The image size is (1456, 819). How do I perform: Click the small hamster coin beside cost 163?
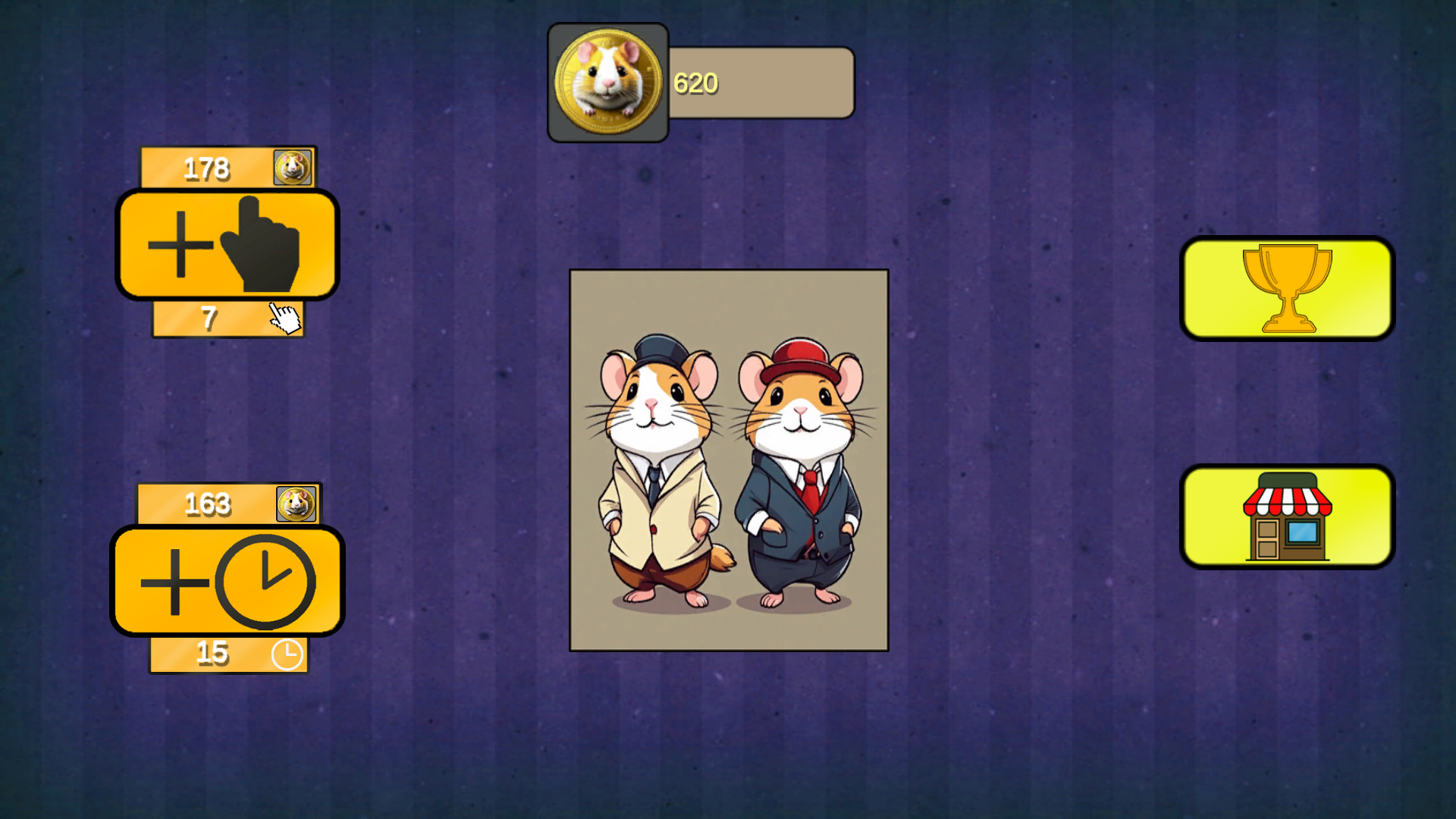pyautogui.click(x=297, y=503)
